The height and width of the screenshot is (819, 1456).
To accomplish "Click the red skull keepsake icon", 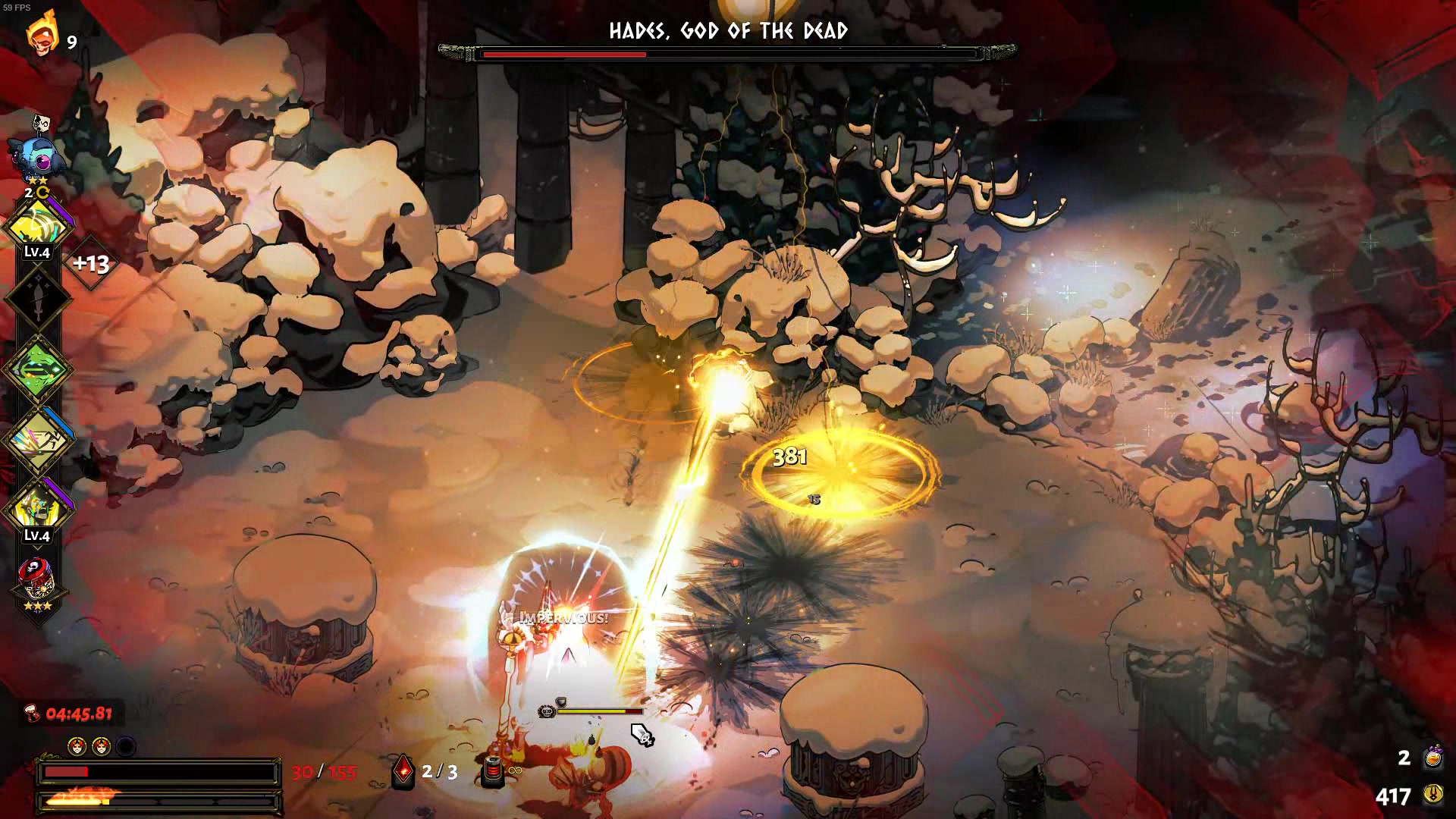I will [37, 581].
